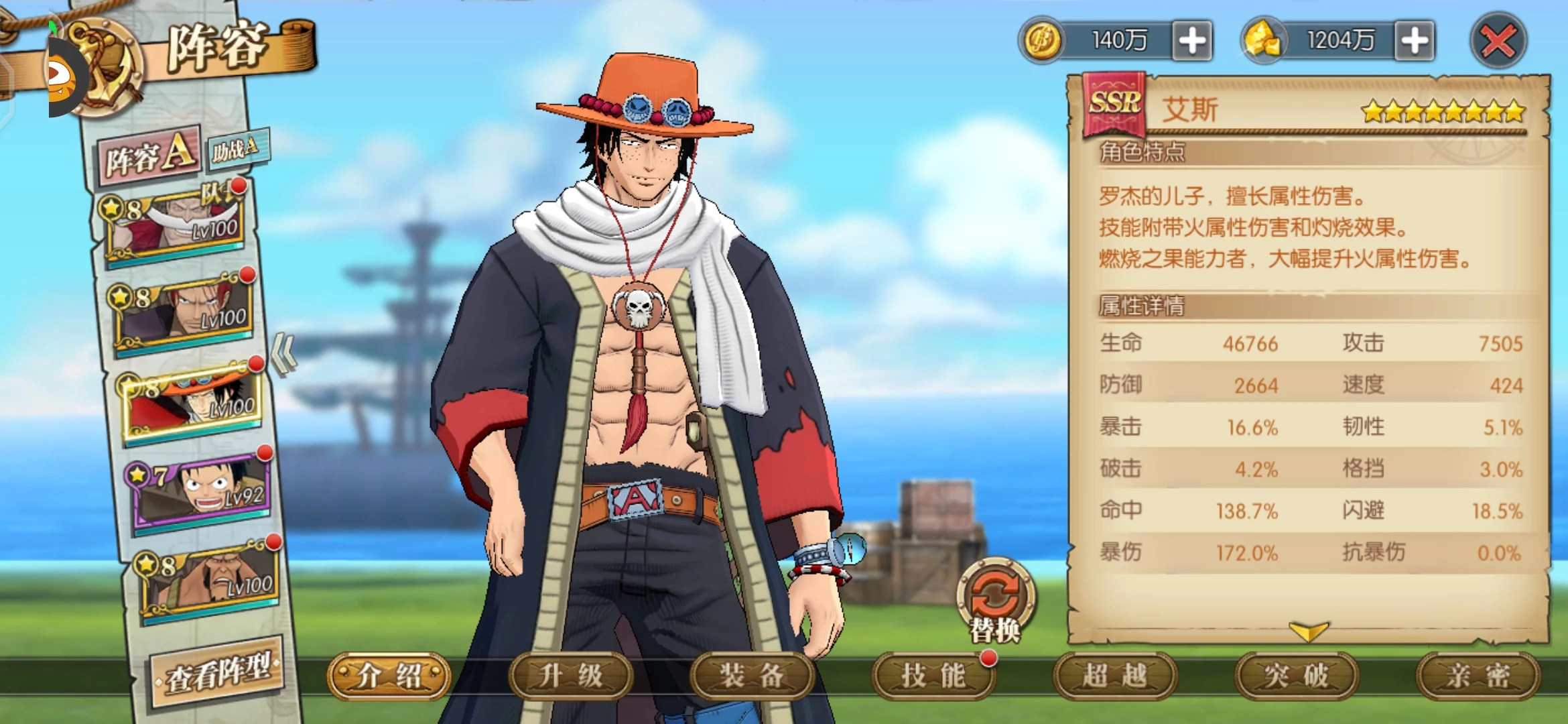Image resolution: width=1568 pixels, height=724 pixels.
Task: Select the red-haired Shanks portrait
Action: [184, 312]
